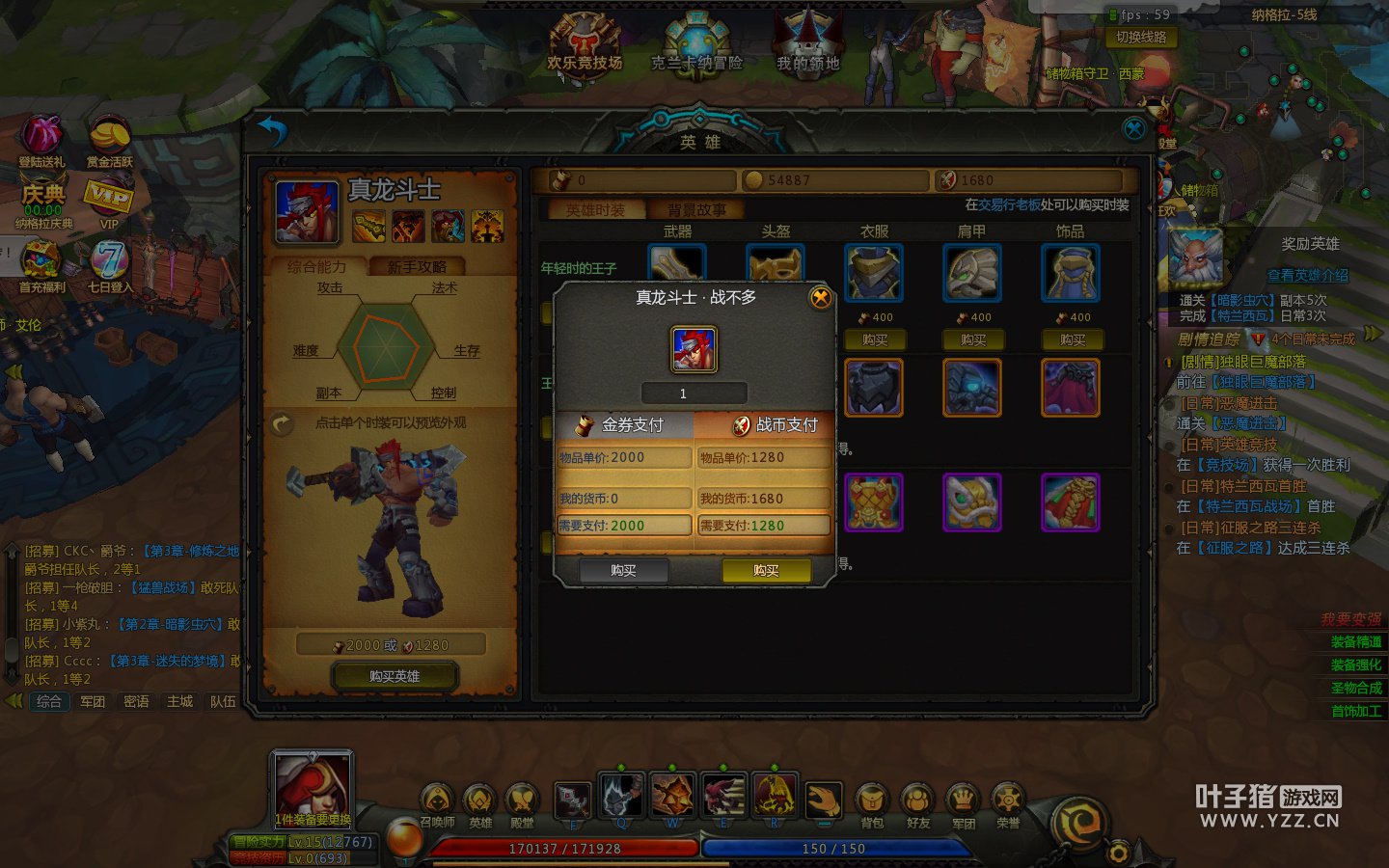The width and height of the screenshot is (1389, 868).
Task: Open the 背包 bag icon
Action: (x=872, y=804)
